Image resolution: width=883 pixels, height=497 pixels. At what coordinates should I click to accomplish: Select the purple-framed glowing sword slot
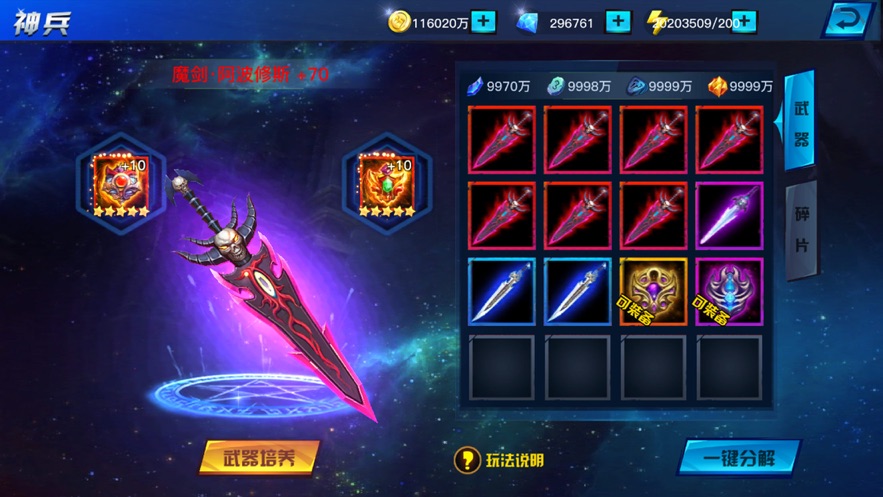pos(729,215)
